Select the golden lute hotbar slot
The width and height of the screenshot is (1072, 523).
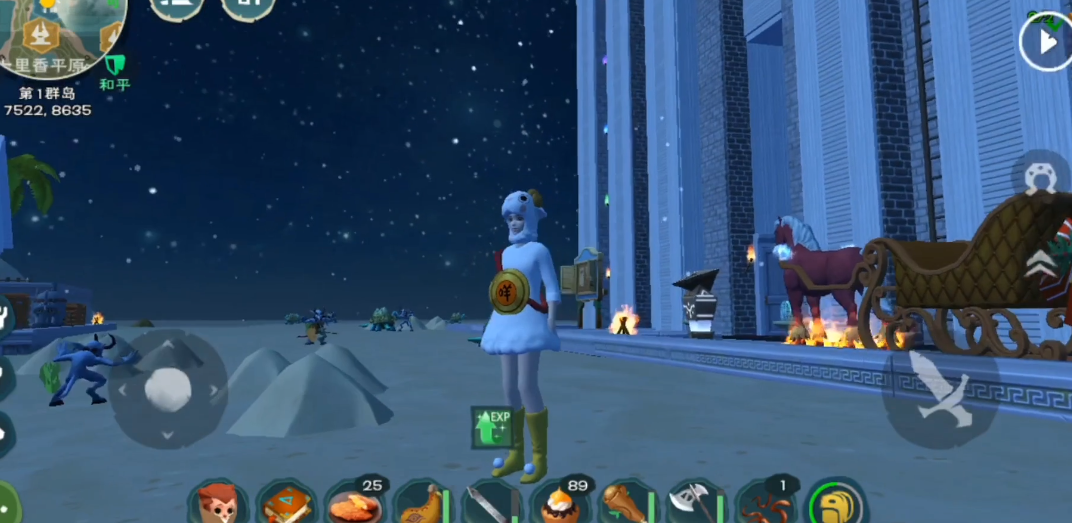point(422,503)
